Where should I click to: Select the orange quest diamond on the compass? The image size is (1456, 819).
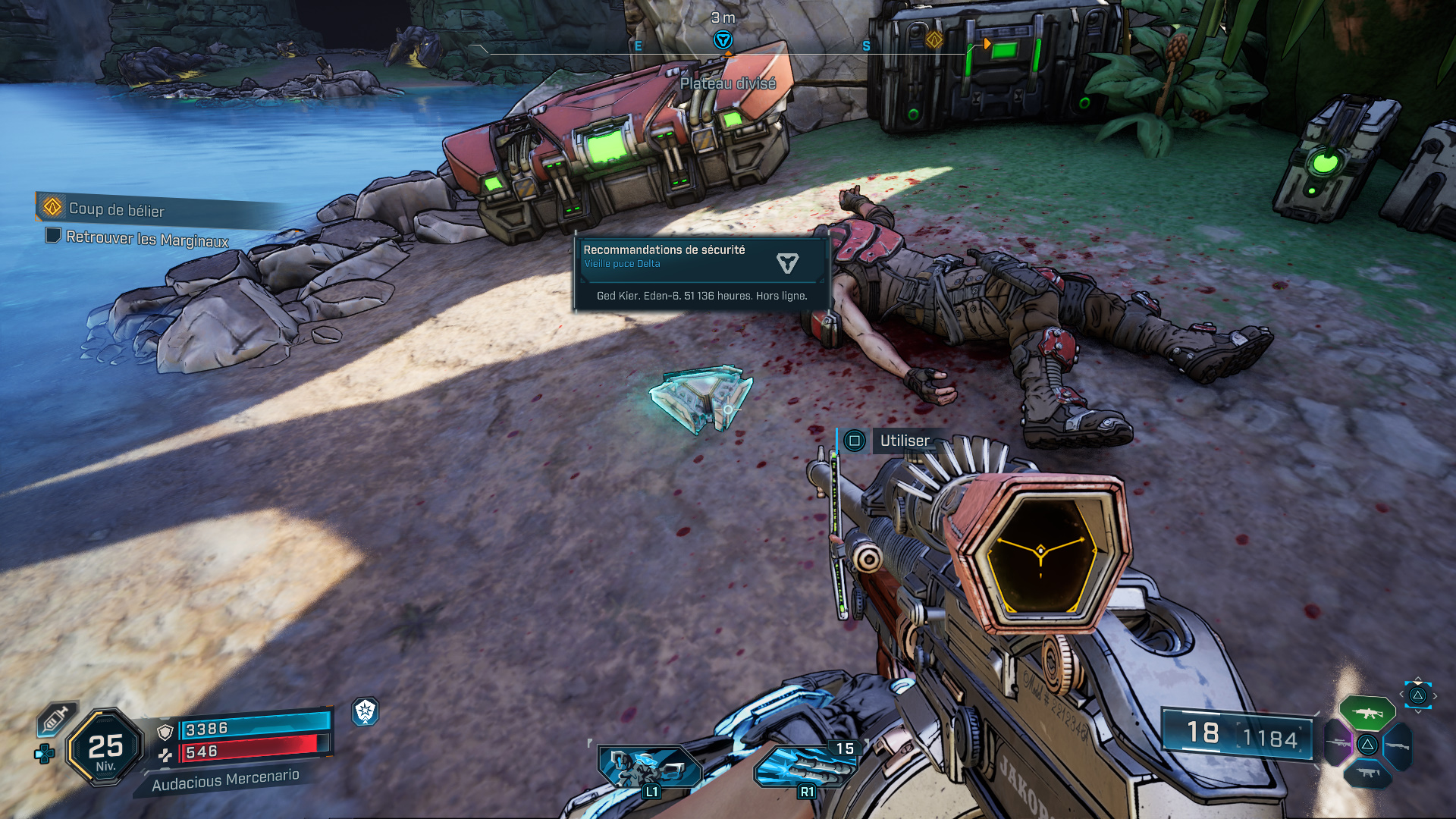pyautogui.click(x=934, y=39)
